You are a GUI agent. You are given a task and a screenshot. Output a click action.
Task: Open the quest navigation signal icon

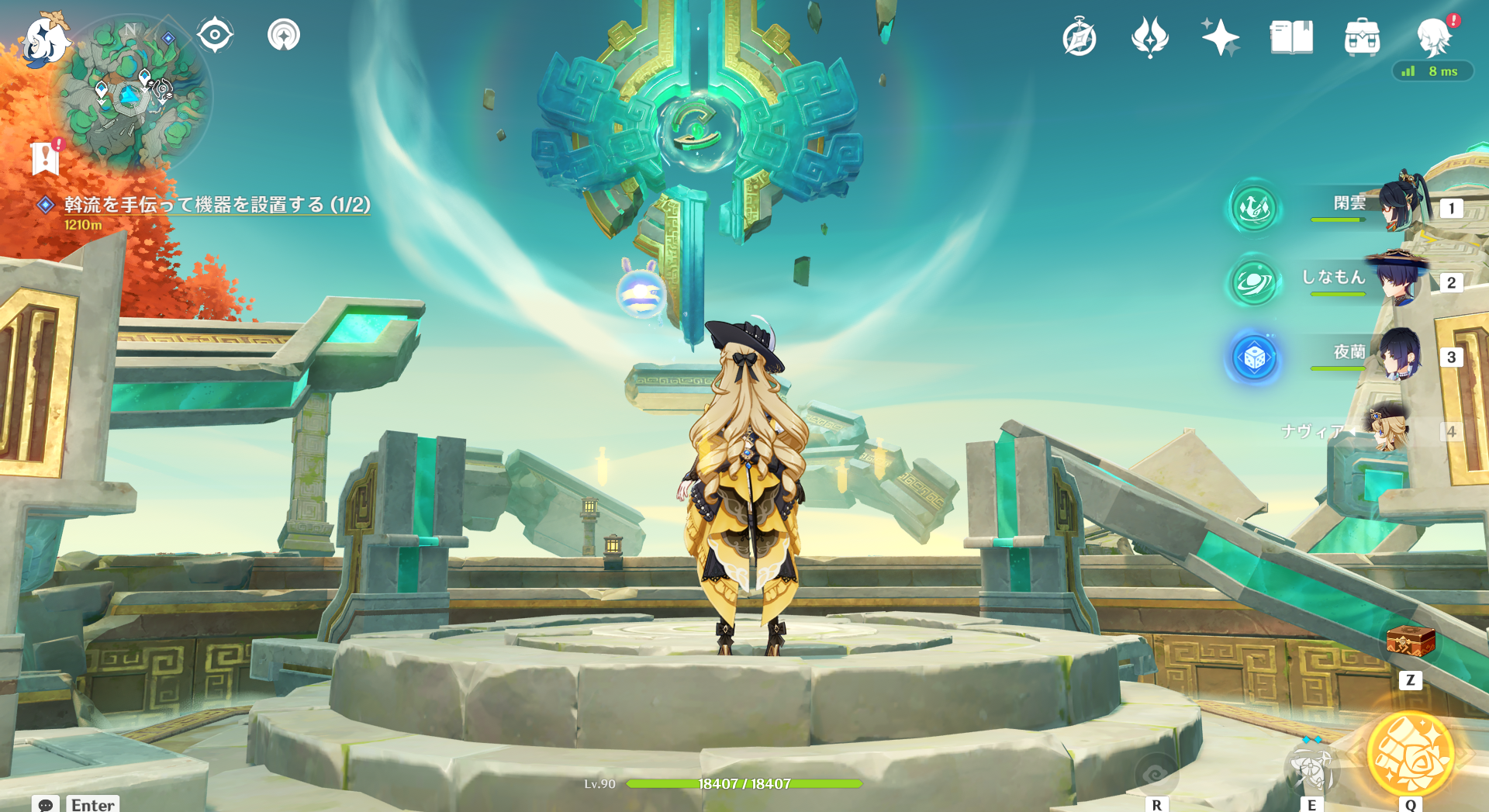click(x=284, y=35)
